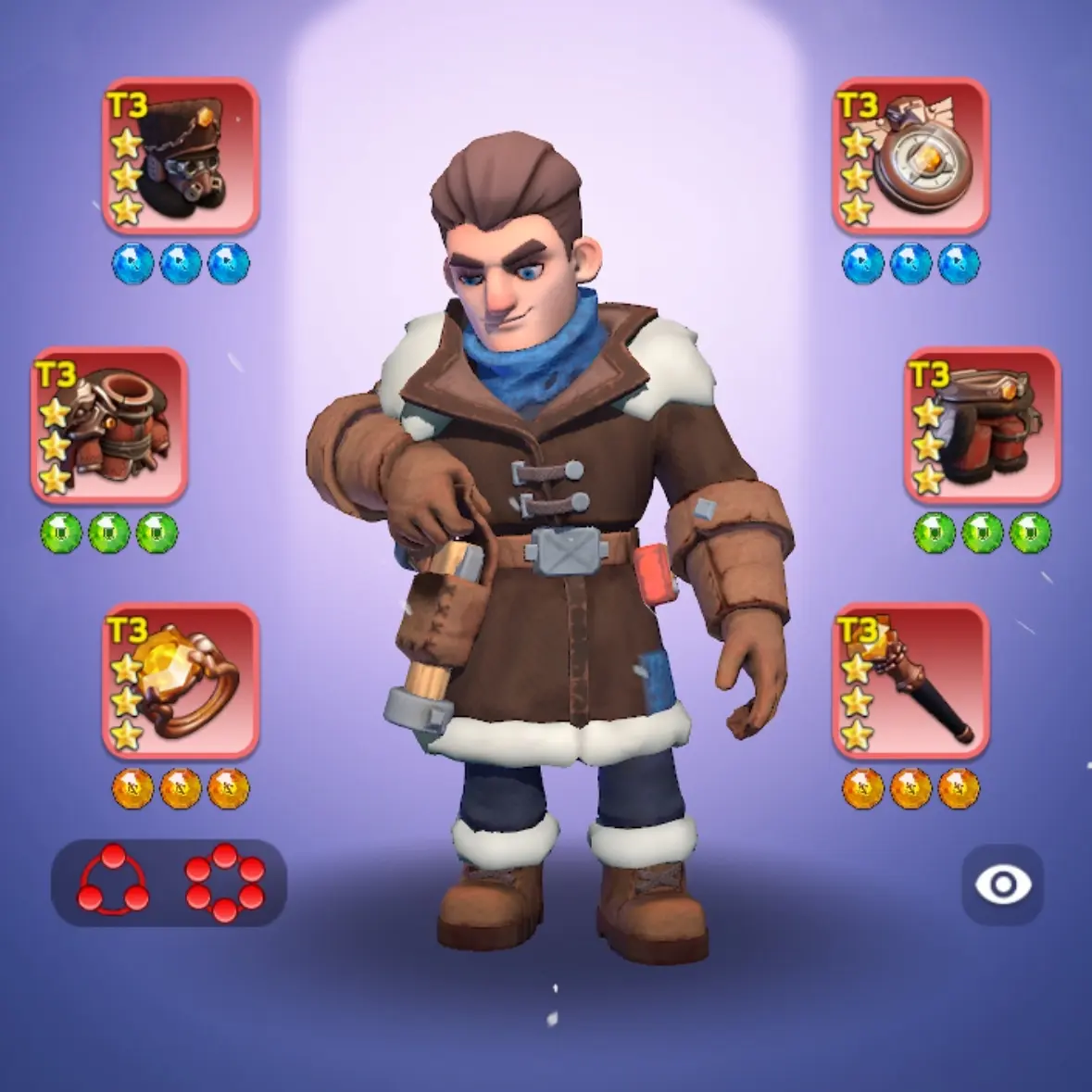Inspect the T3 chest armor slot
Screen dimensions: 1092x1092
coord(109,425)
